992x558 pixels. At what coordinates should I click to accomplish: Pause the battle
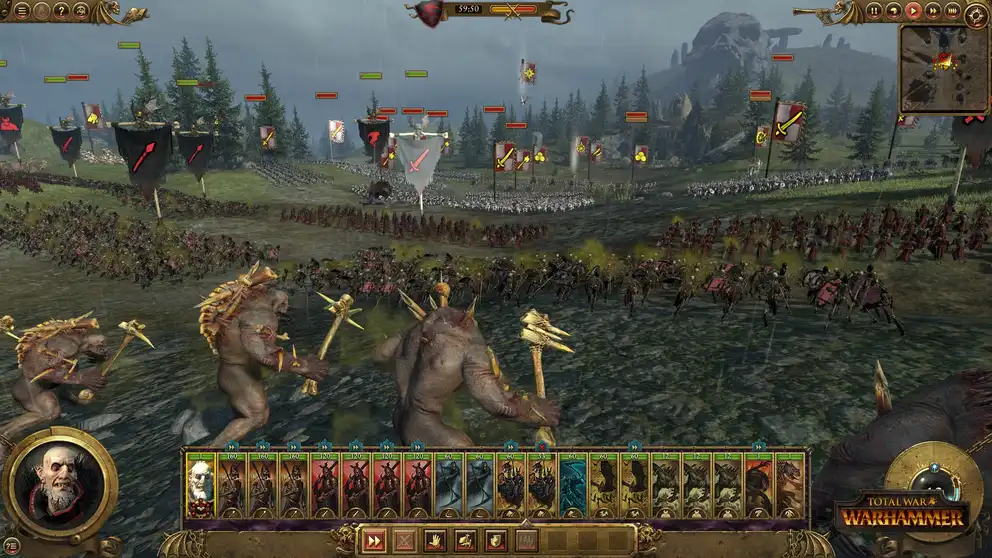(874, 11)
